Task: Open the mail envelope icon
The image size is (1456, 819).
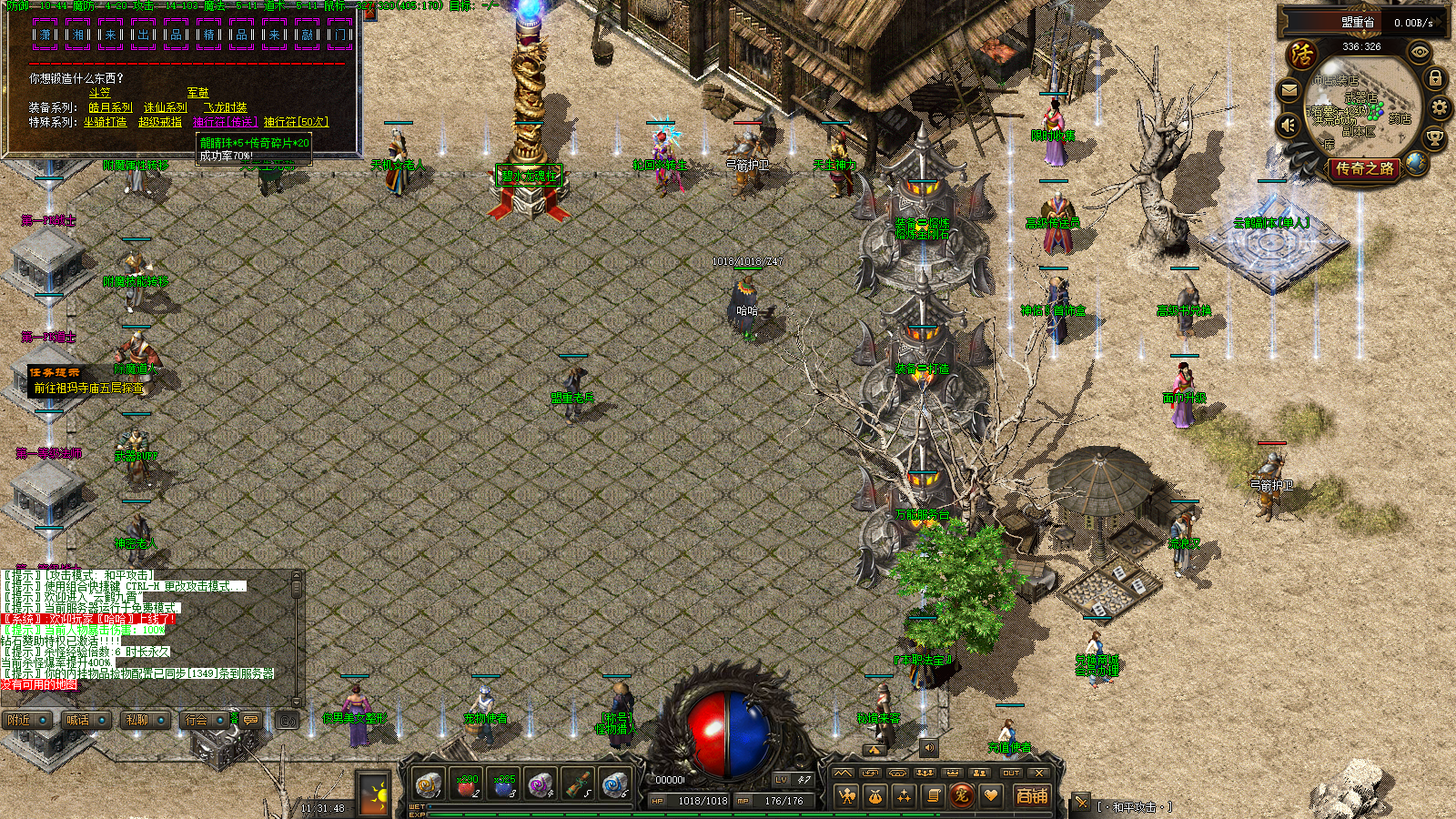Action: [1289, 90]
